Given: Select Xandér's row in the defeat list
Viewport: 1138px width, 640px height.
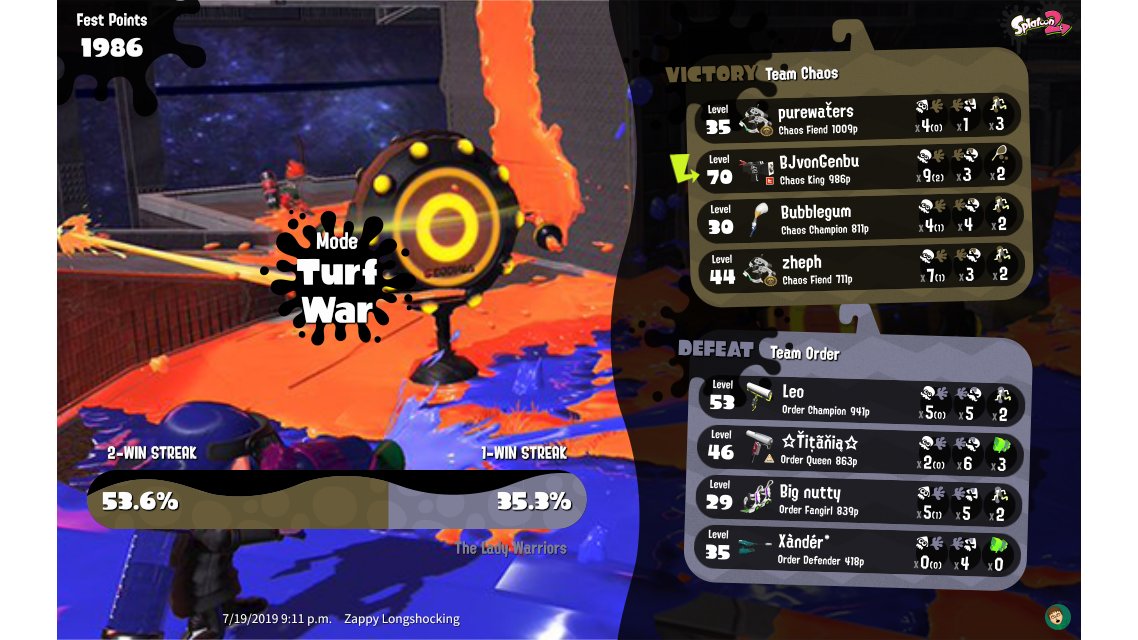Looking at the screenshot, I should click(x=860, y=549).
